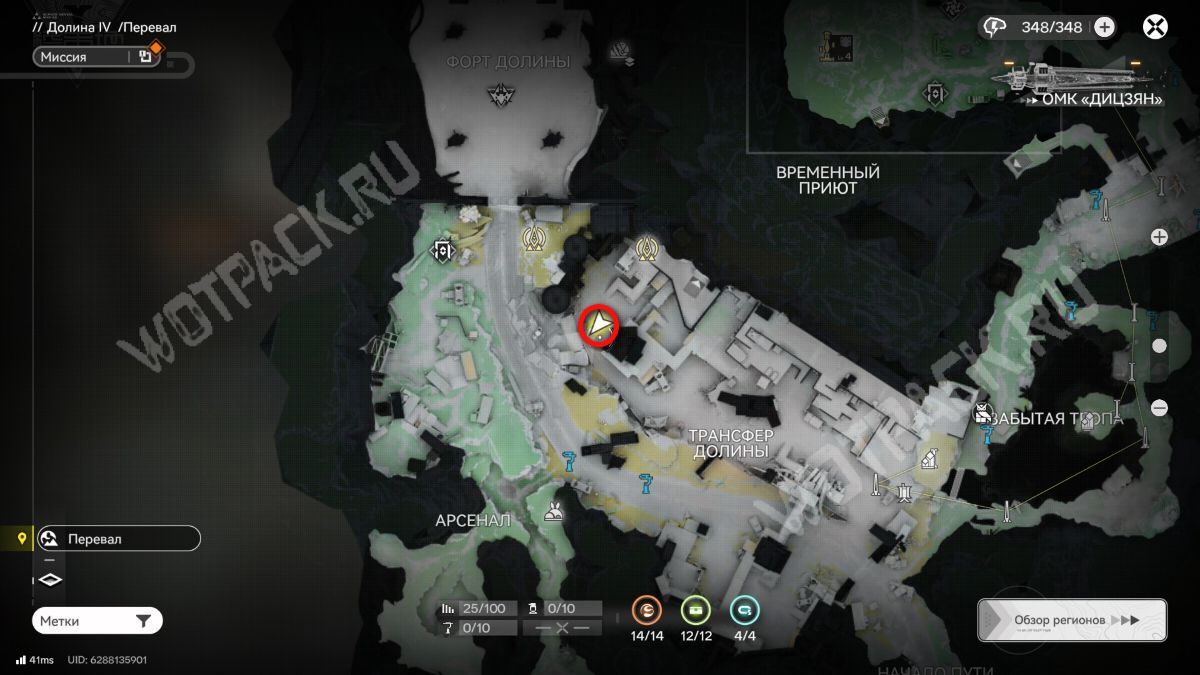Click the icon beside the Миссия button
The width and height of the screenshot is (1200, 675).
click(x=146, y=57)
